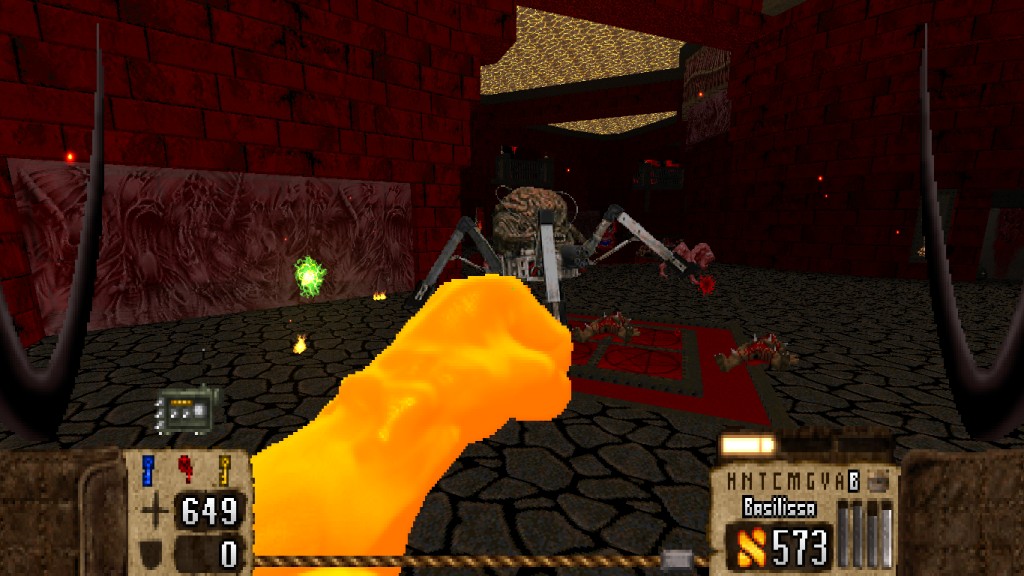Click the red key icon
The height and width of the screenshot is (576, 1024).
tap(186, 470)
